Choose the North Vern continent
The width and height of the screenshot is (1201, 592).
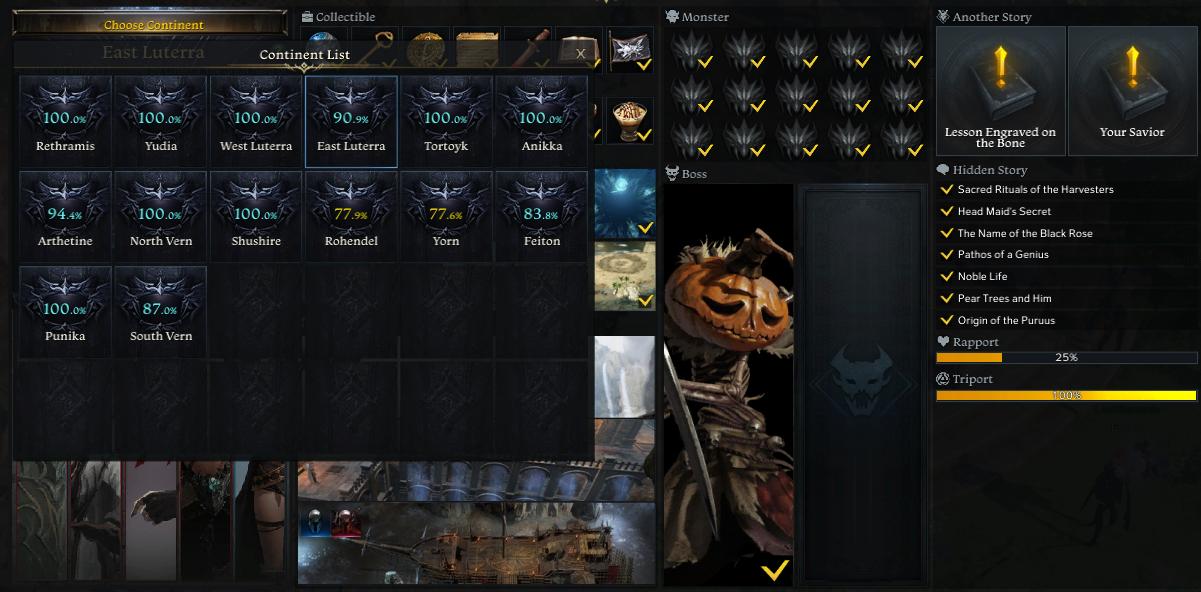coord(160,216)
